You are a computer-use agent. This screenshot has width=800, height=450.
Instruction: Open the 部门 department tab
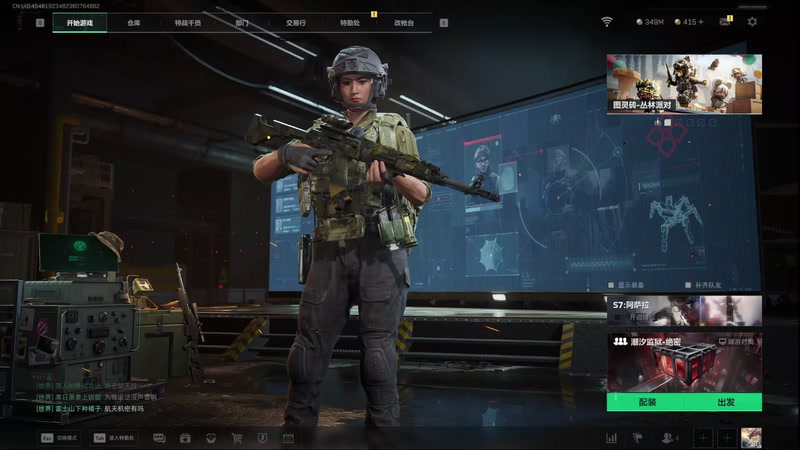[242, 22]
